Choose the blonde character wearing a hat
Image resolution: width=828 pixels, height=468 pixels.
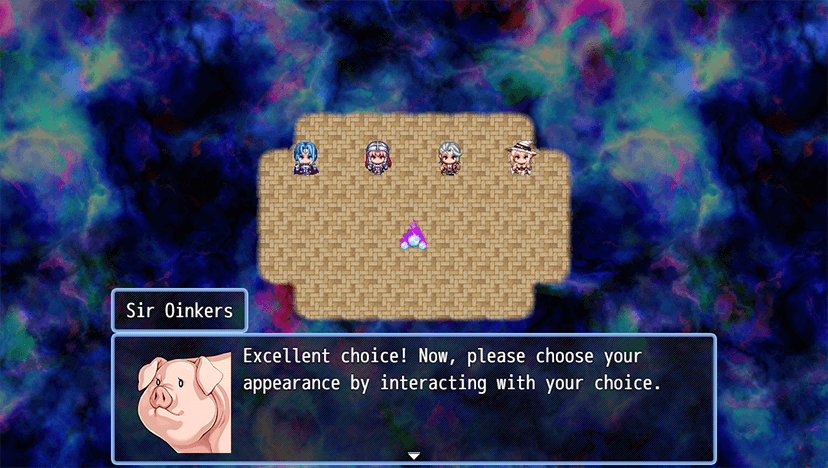[520, 158]
